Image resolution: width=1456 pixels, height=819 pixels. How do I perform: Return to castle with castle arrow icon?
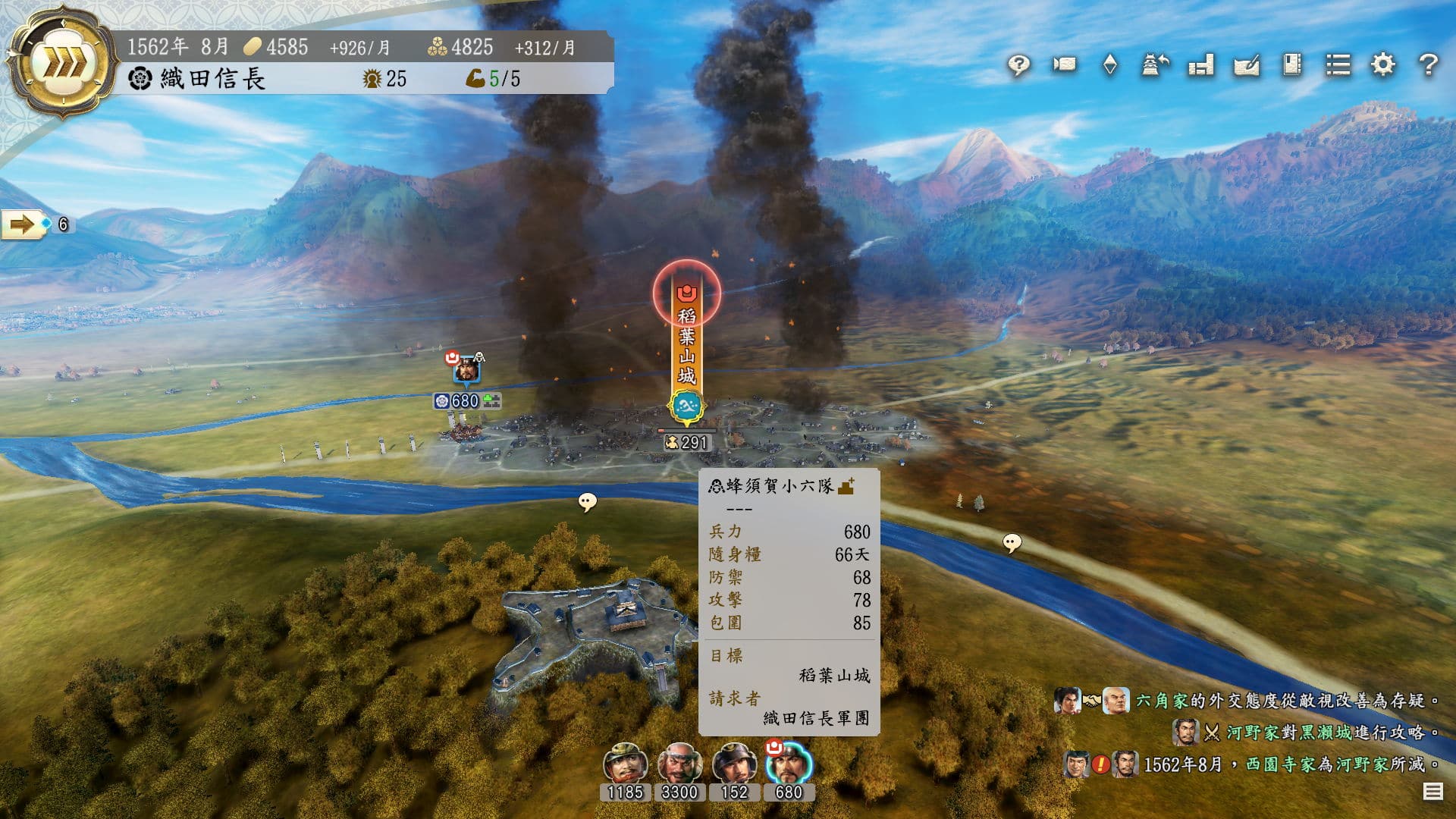tap(1155, 65)
